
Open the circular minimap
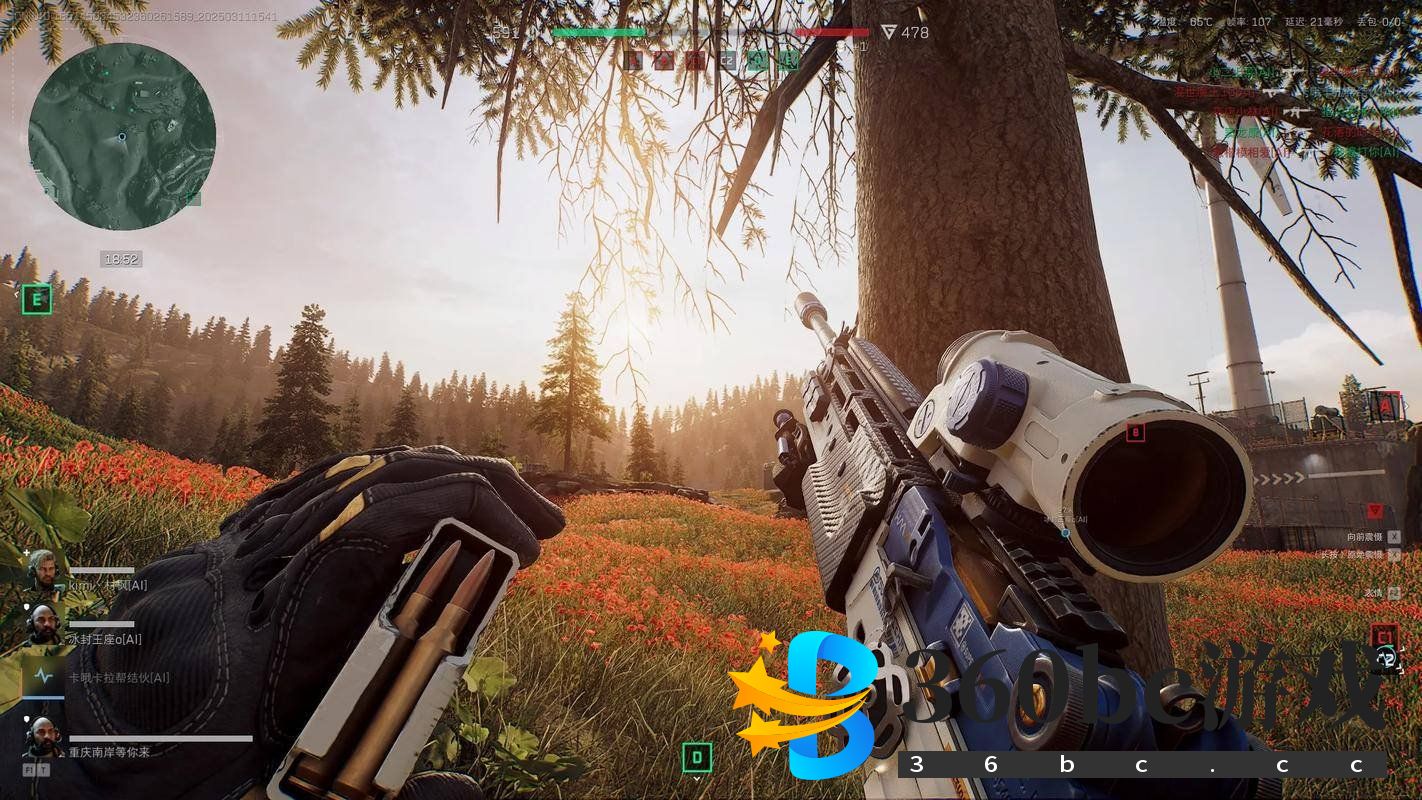122,136
